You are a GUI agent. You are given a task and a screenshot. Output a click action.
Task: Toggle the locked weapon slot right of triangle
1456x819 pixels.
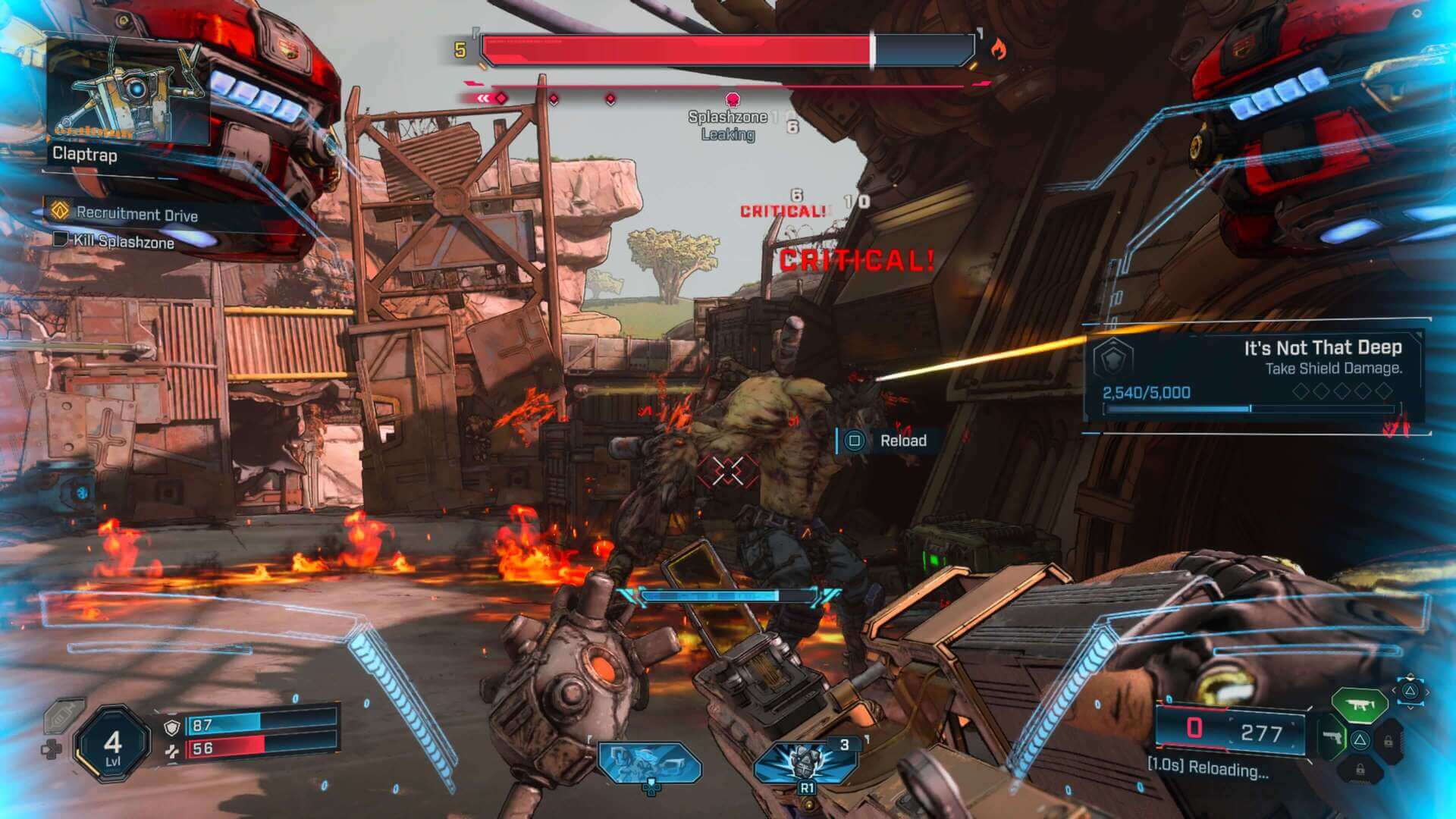tap(1389, 741)
